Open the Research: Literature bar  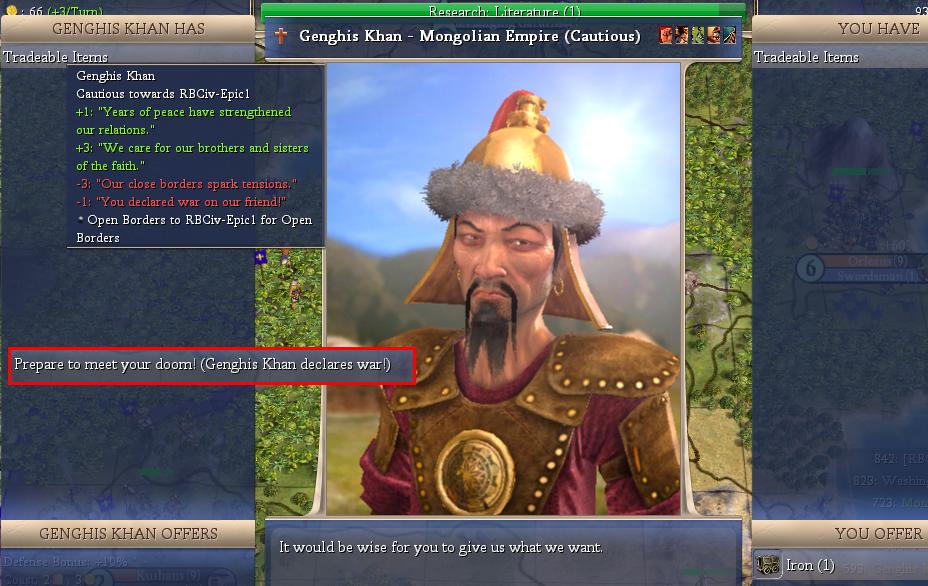click(x=503, y=11)
